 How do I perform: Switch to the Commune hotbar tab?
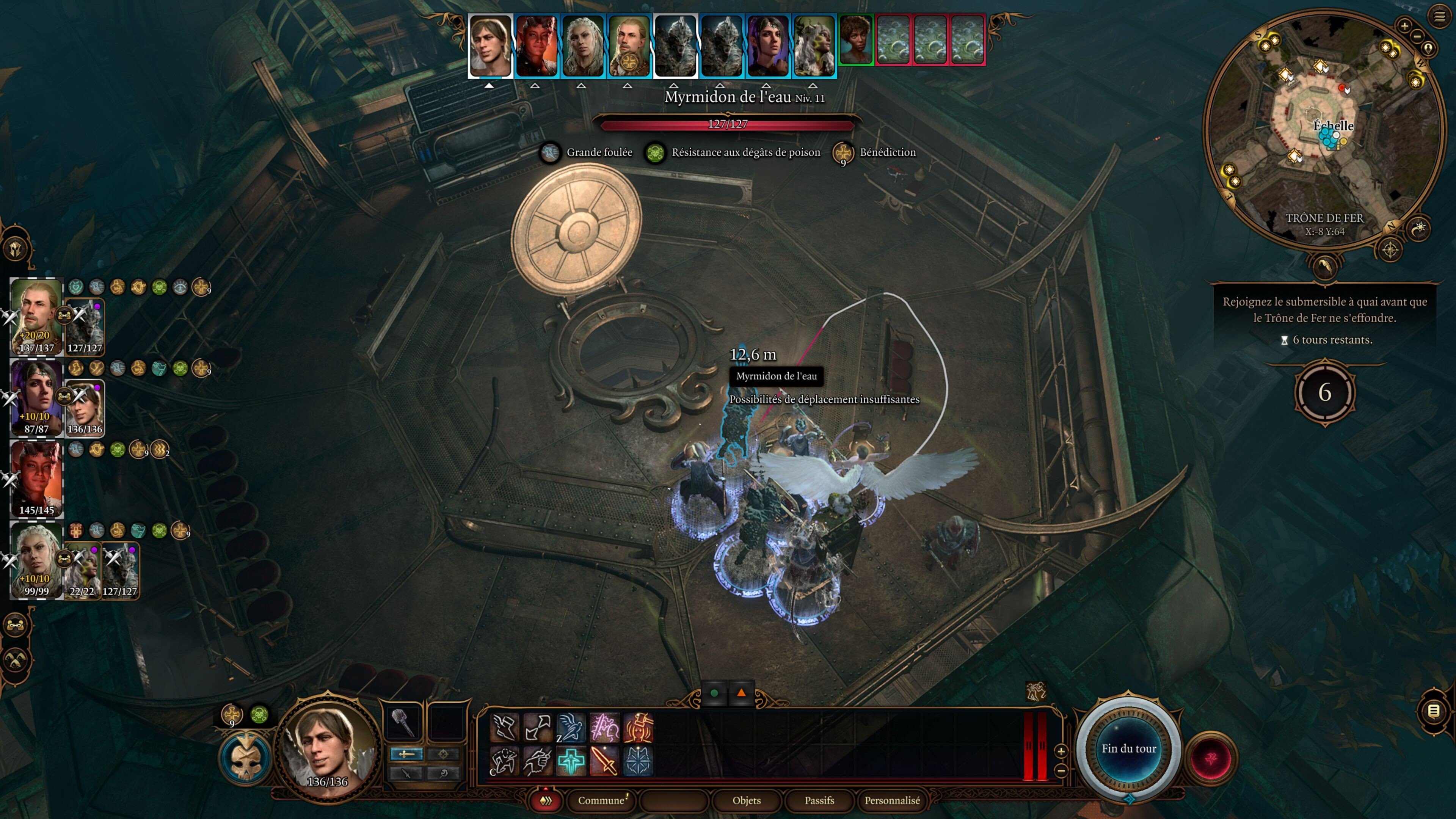[x=601, y=800]
